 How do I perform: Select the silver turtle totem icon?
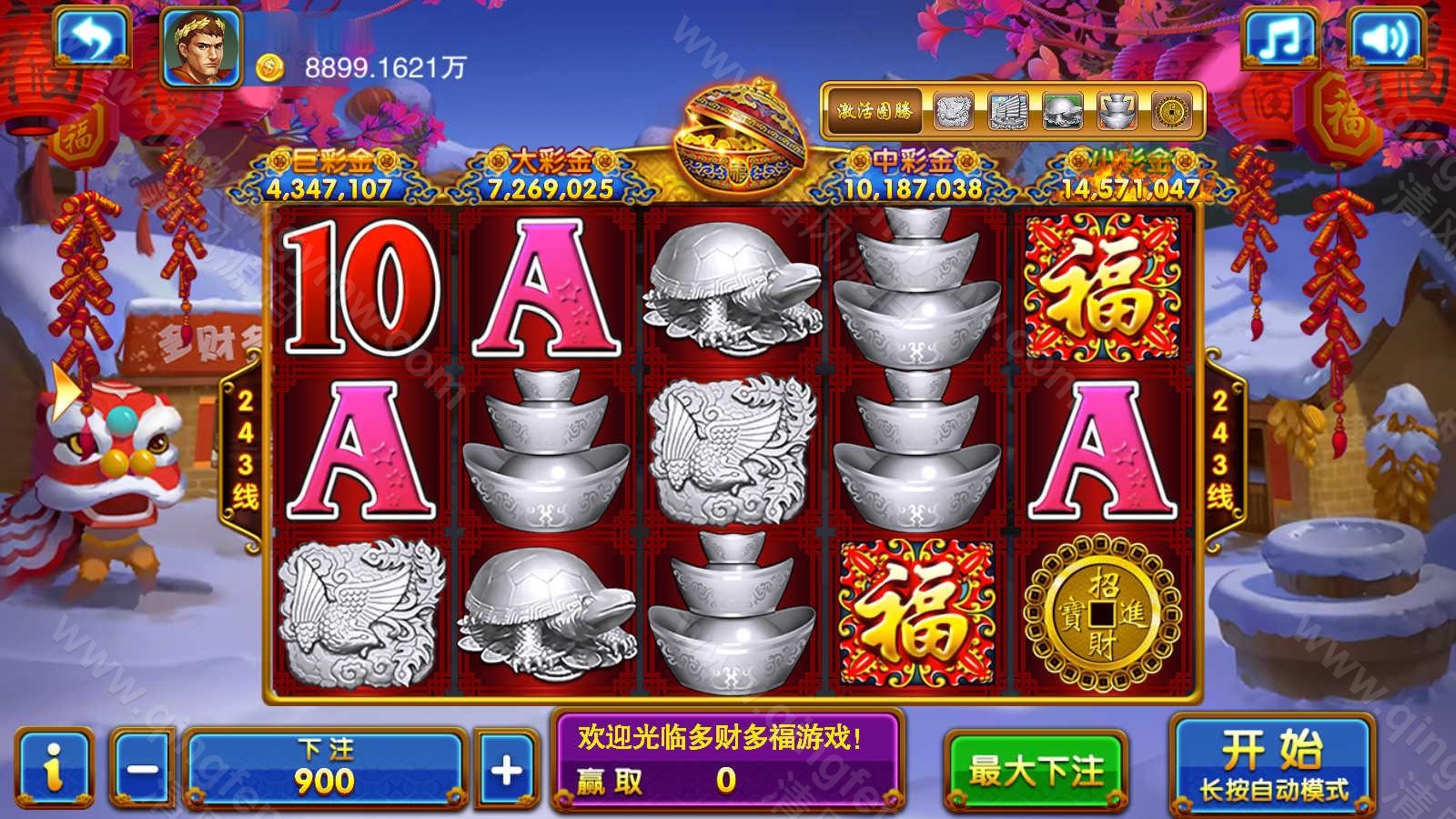point(1061,111)
